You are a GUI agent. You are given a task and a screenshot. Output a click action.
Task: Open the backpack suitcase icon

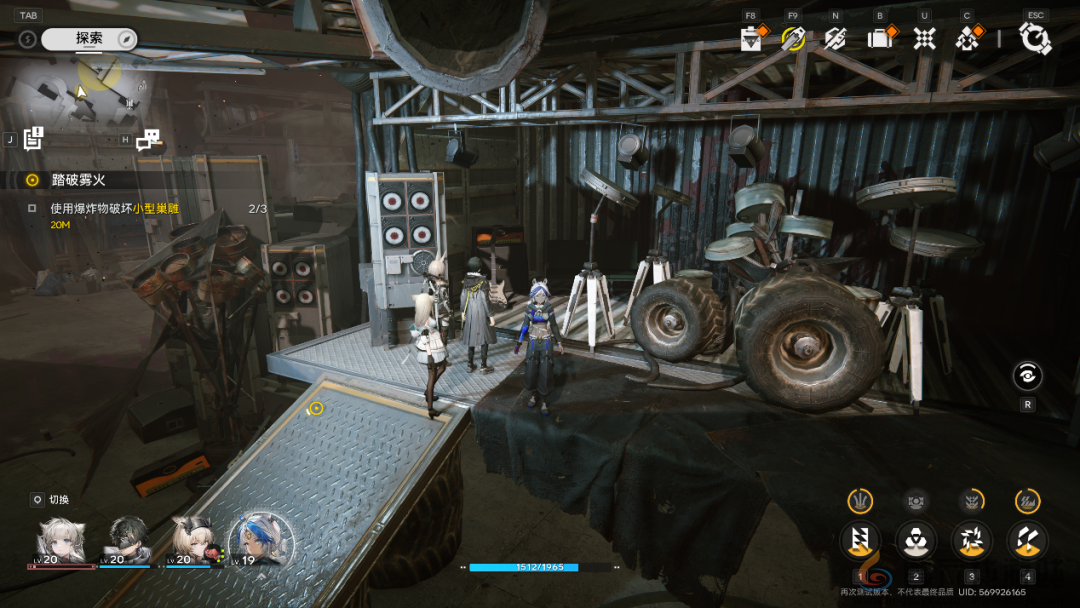(880, 38)
